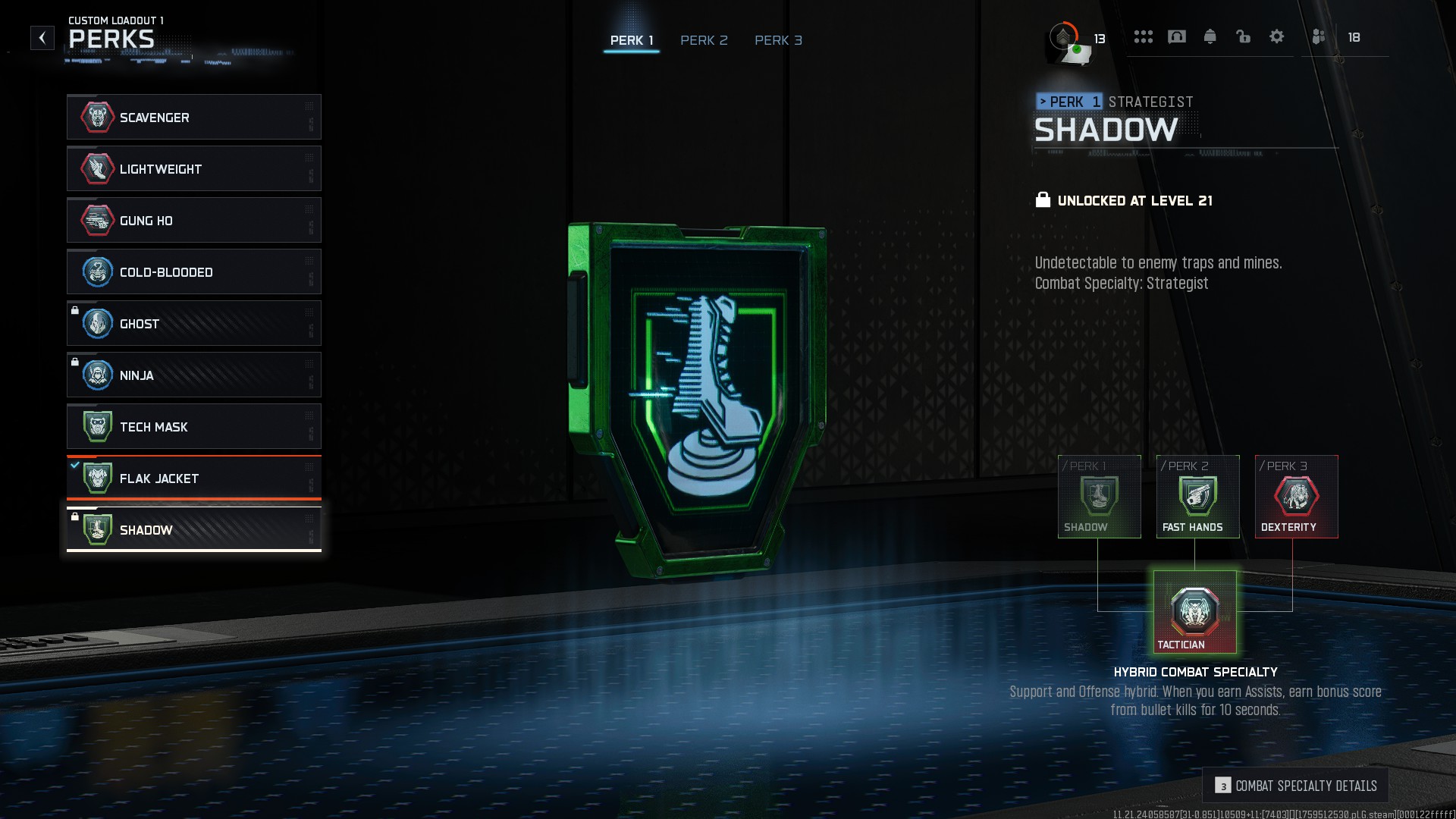This screenshot has width=1456, height=819.
Task: Click the back arrow to leave Perks
Action: pyautogui.click(x=42, y=37)
